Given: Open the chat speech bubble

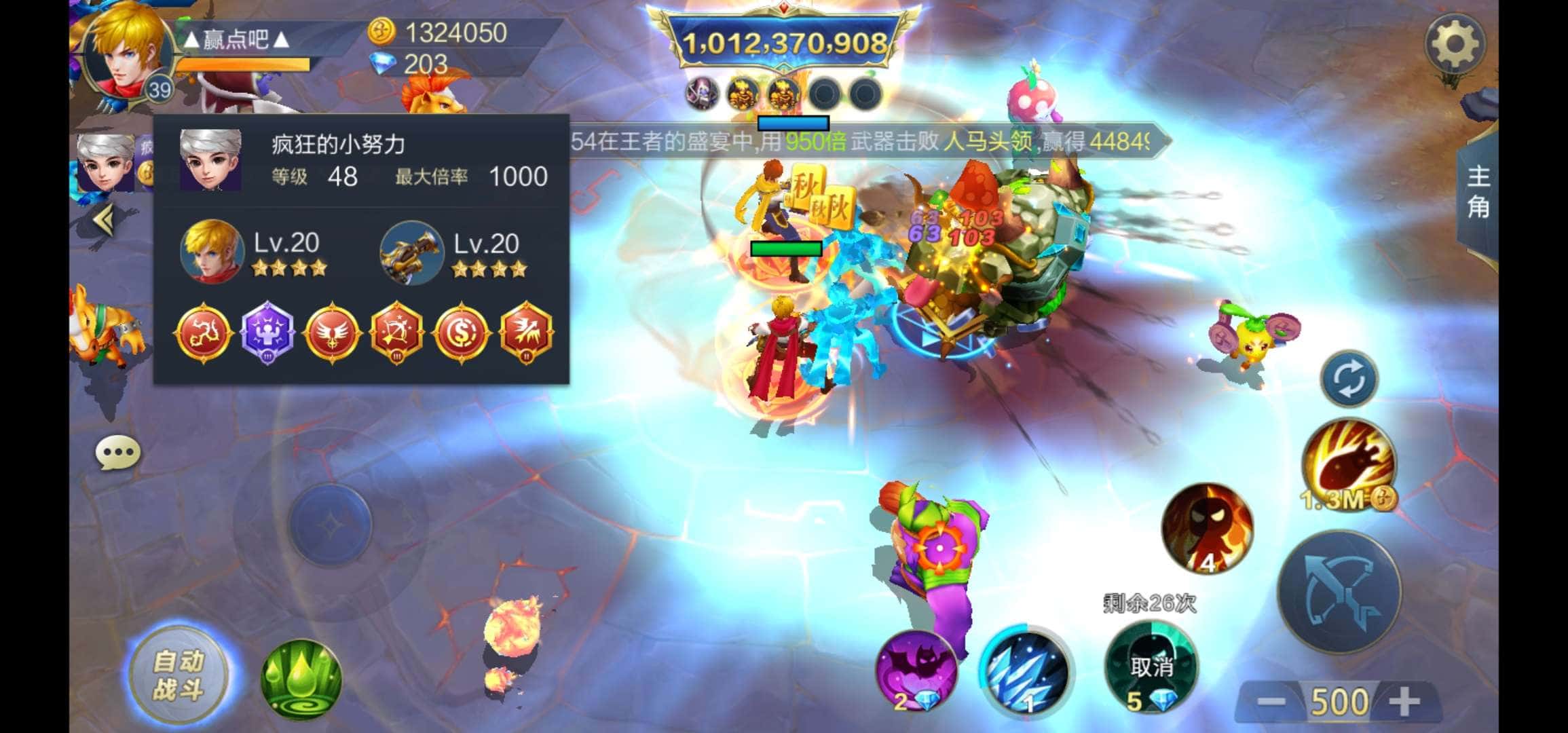Looking at the screenshot, I should 118,453.
